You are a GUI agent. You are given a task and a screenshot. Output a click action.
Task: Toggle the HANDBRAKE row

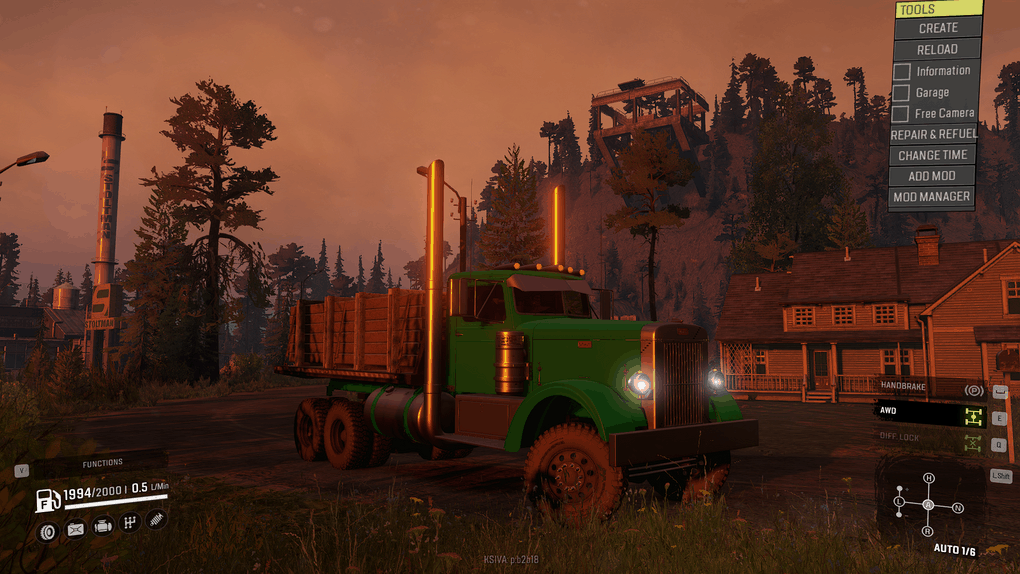[x=930, y=388]
